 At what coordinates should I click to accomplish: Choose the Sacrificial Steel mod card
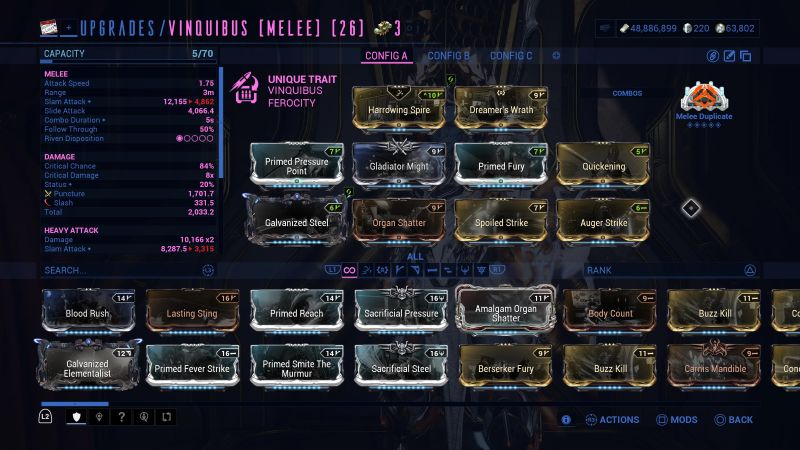point(401,366)
